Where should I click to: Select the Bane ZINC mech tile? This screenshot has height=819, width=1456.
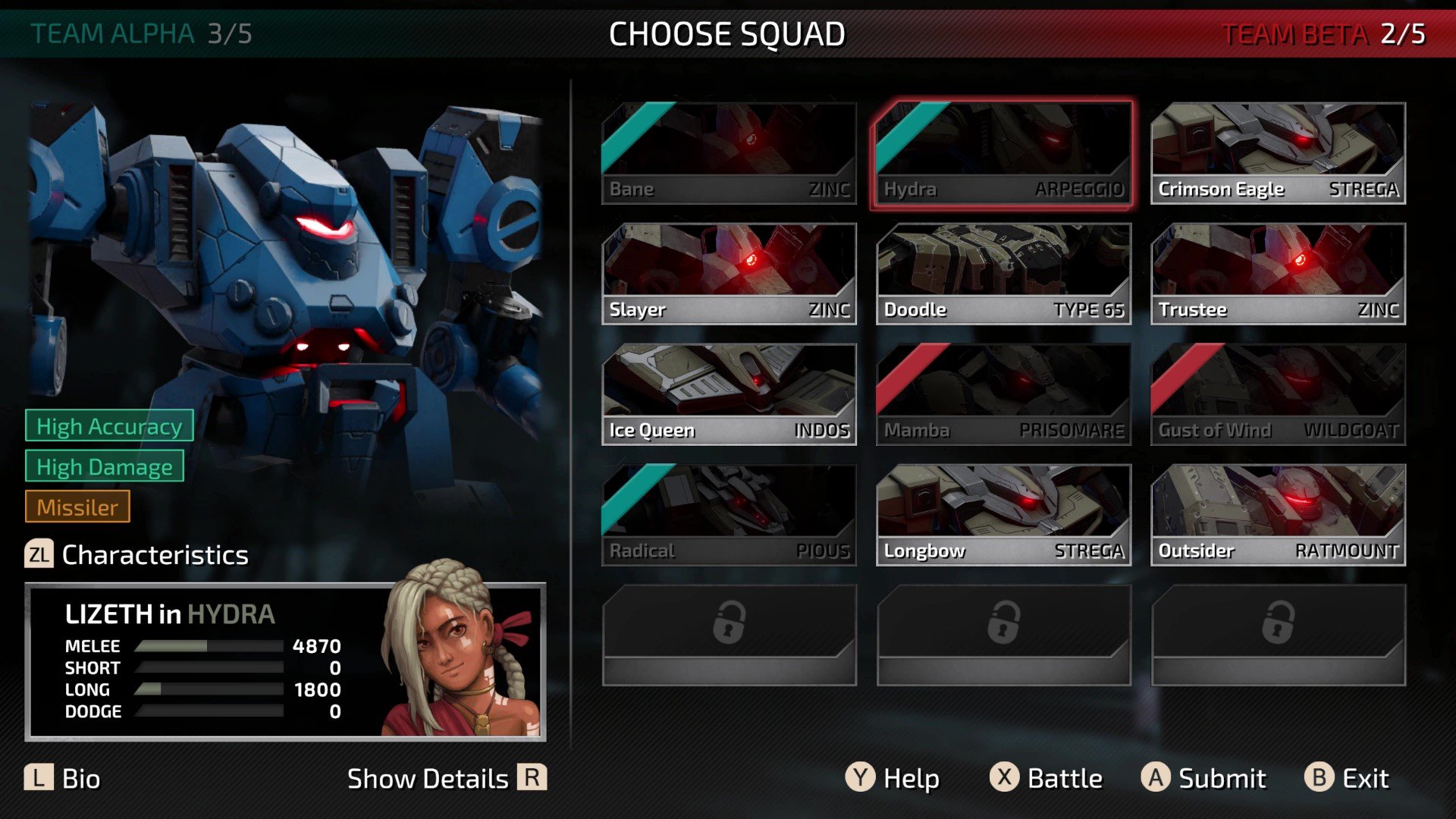pos(729,153)
